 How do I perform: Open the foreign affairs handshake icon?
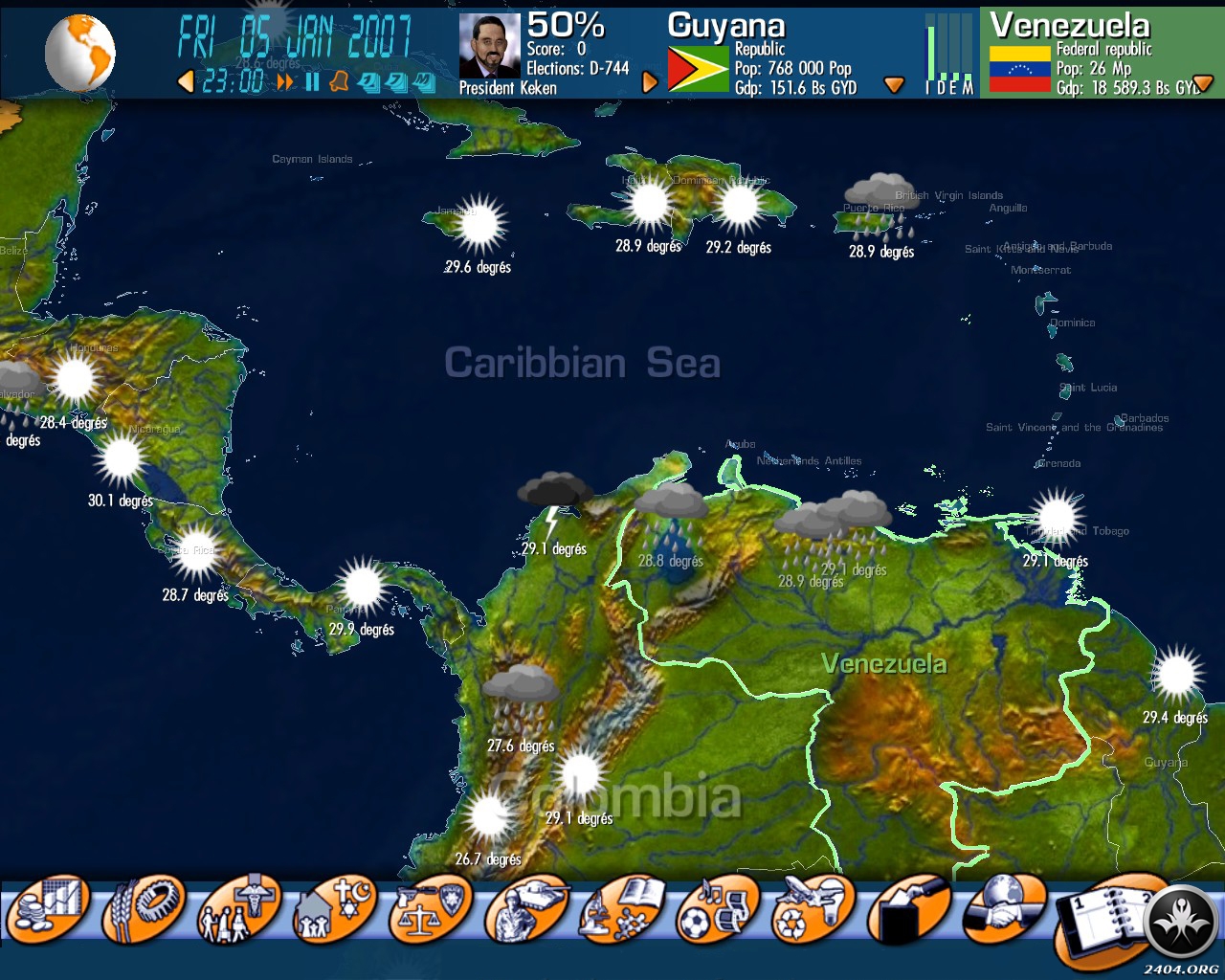[x=1004, y=907]
